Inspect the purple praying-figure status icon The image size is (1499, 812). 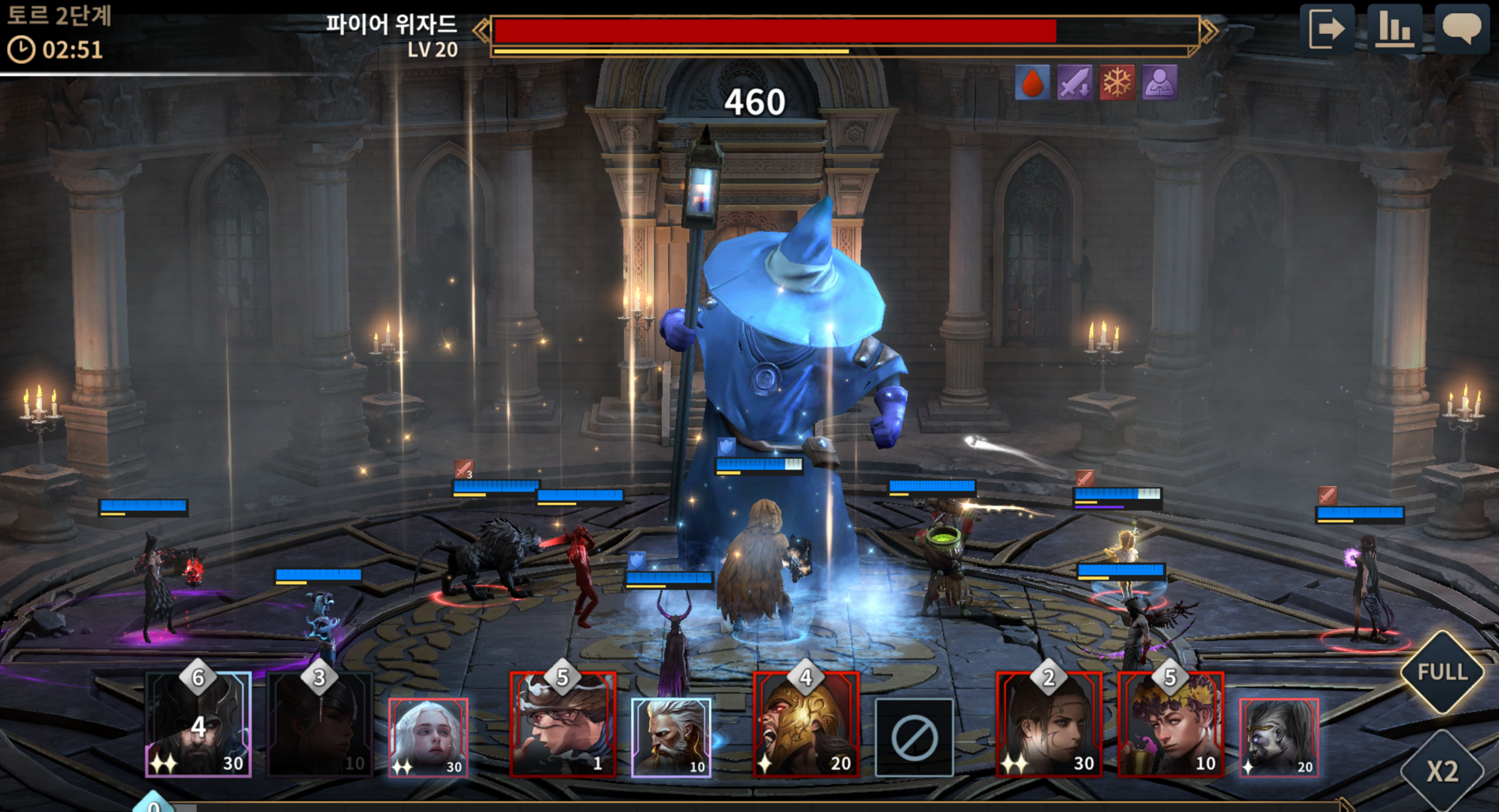(1160, 83)
